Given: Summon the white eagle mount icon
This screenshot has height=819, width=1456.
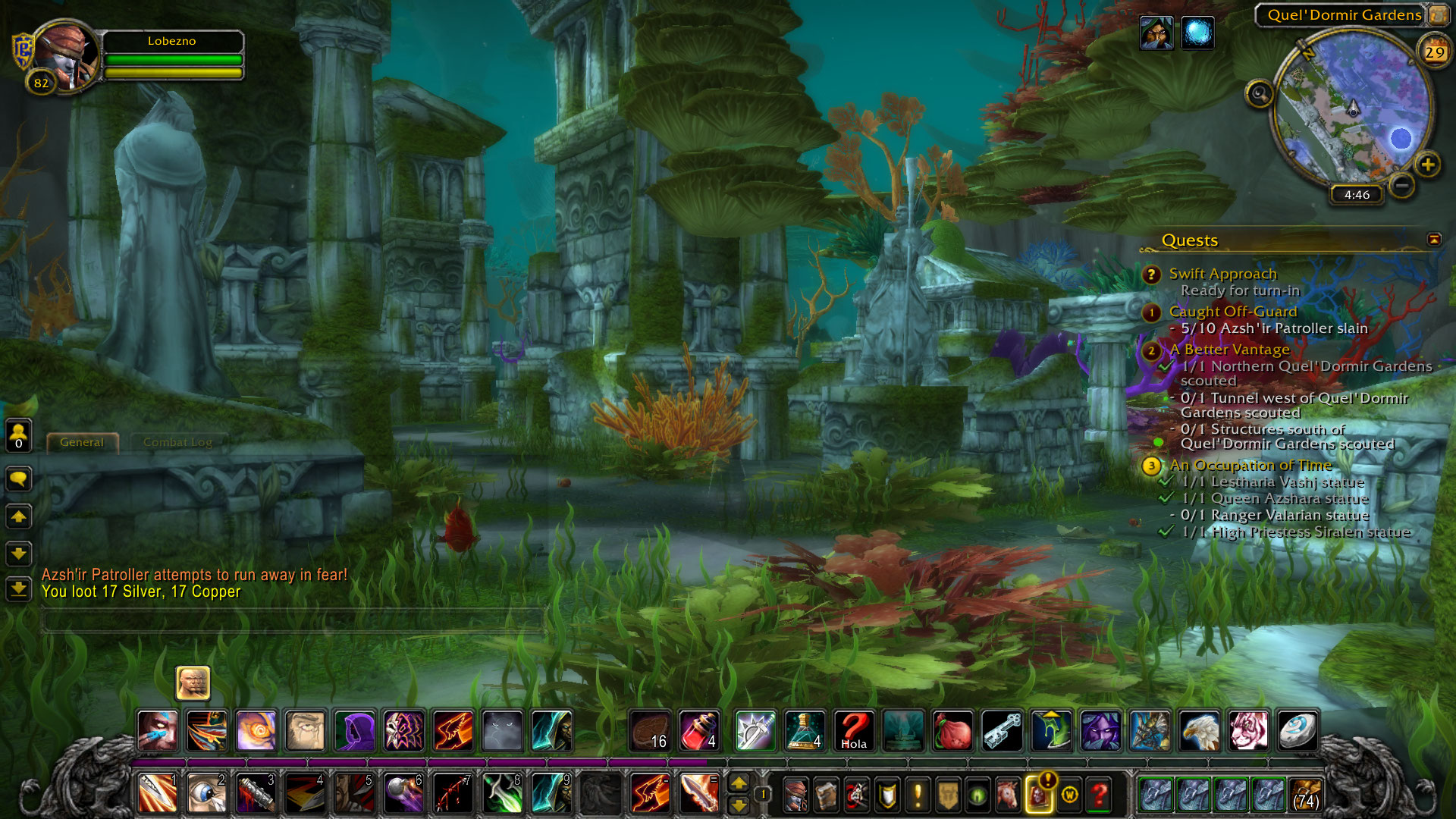Looking at the screenshot, I should pos(1199,731).
